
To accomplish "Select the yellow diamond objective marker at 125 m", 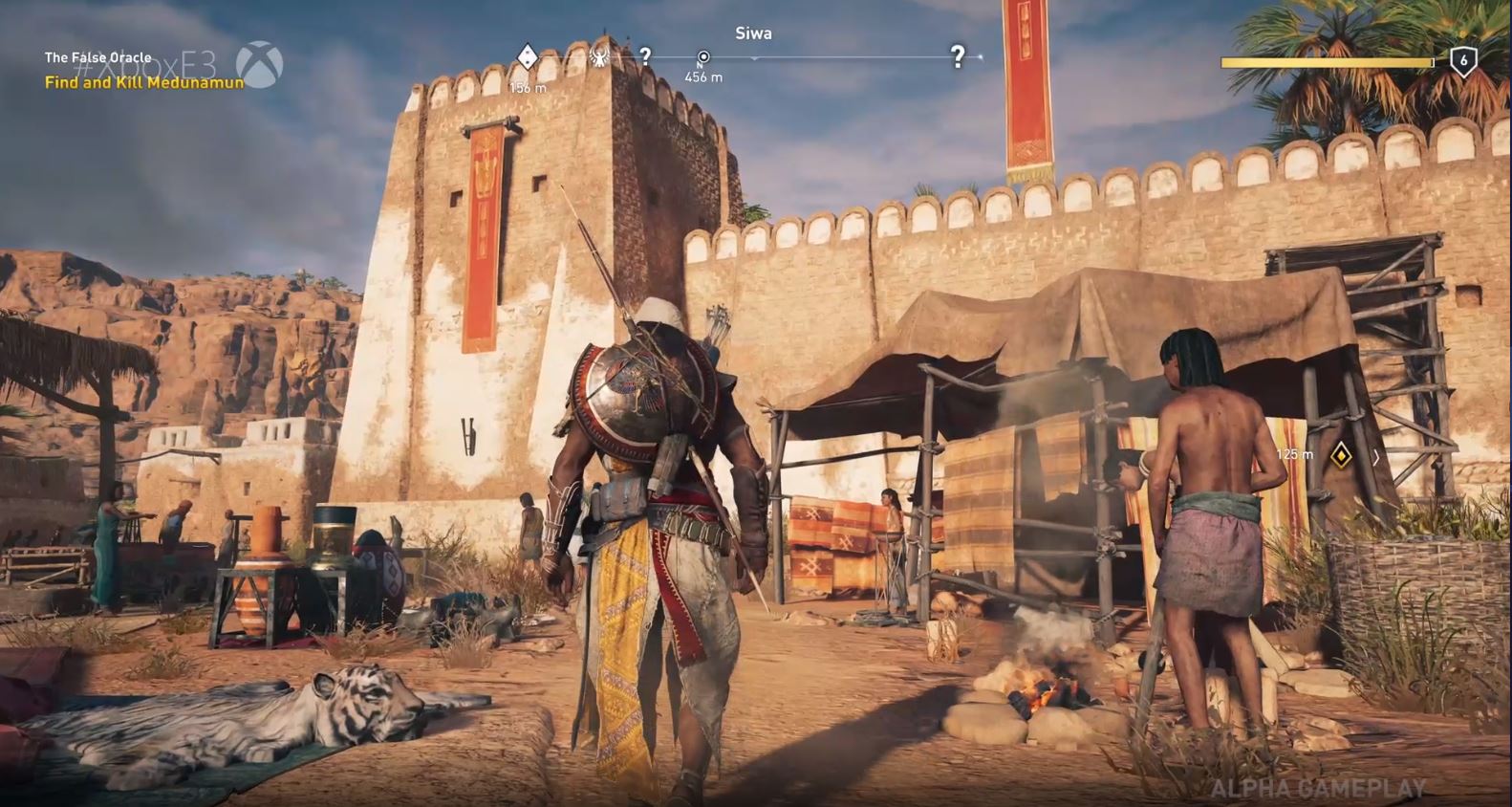I will click(x=1341, y=455).
